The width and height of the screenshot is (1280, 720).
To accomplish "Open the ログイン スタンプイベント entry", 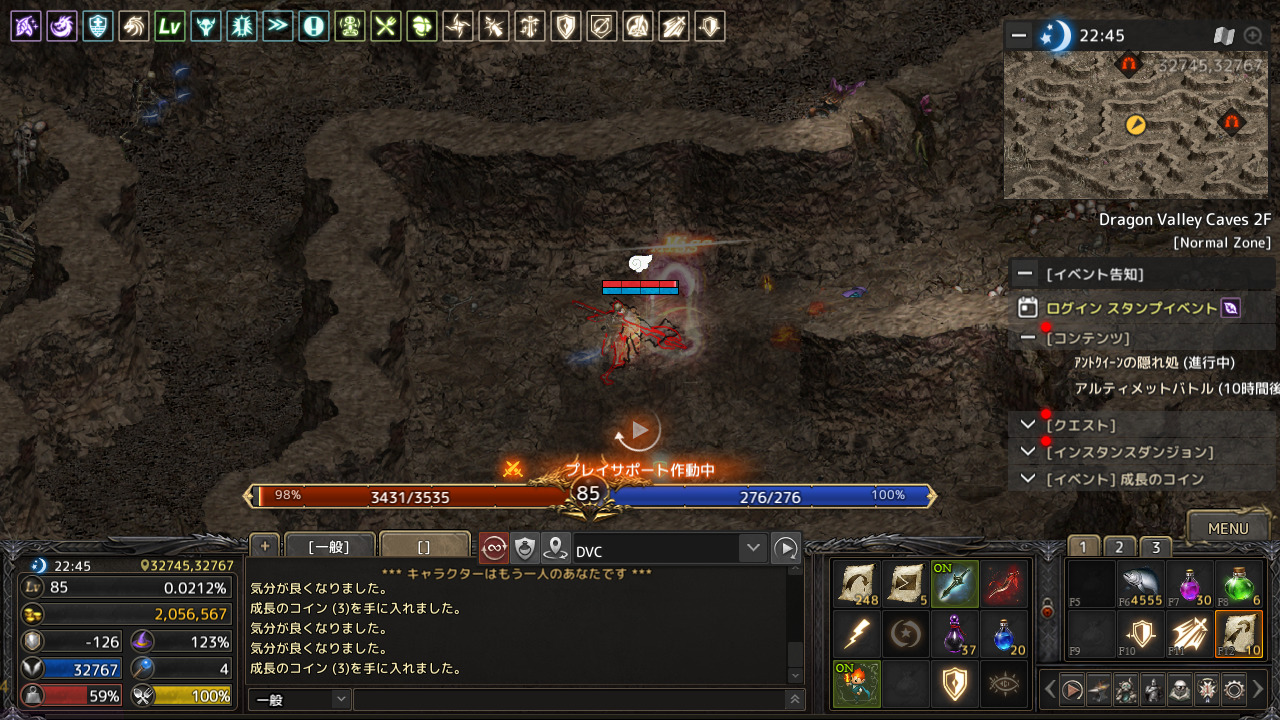I will pyautogui.click(x=1132, y=308).
